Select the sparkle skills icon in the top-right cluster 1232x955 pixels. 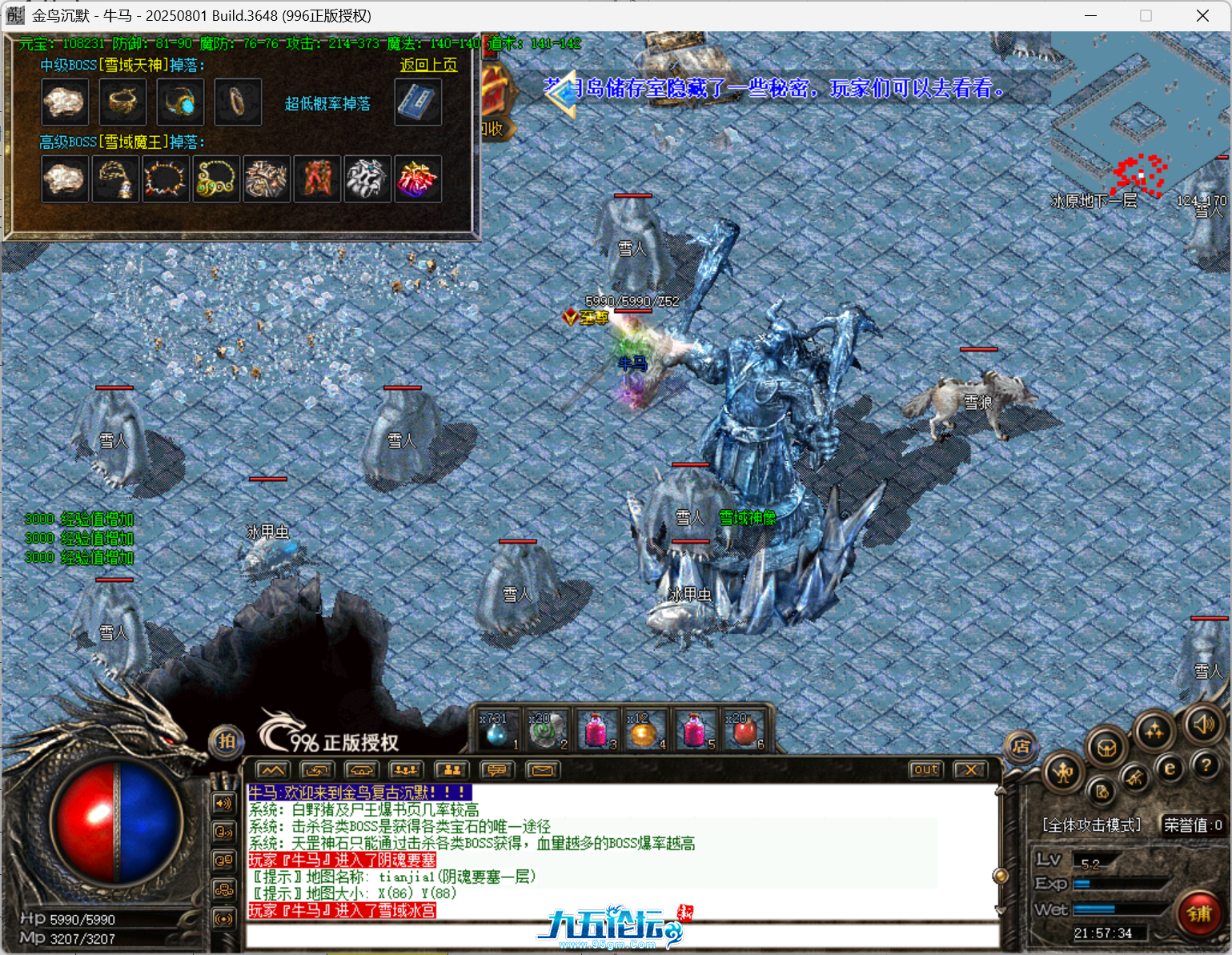[1154, 731]
